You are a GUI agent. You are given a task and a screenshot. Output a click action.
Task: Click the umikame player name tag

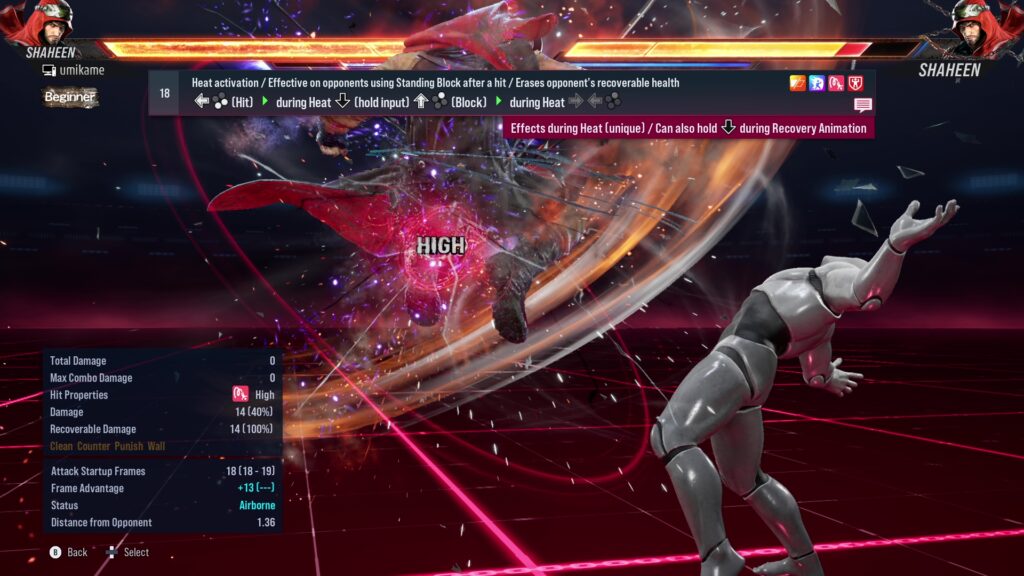(x=75, y=70)
